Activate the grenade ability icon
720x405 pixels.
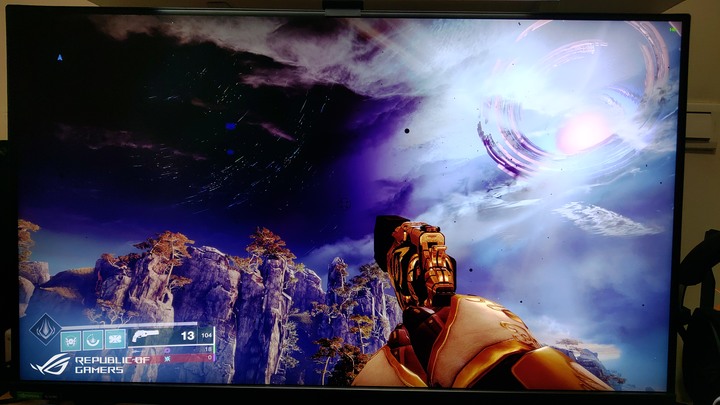(x=71, y=339)
